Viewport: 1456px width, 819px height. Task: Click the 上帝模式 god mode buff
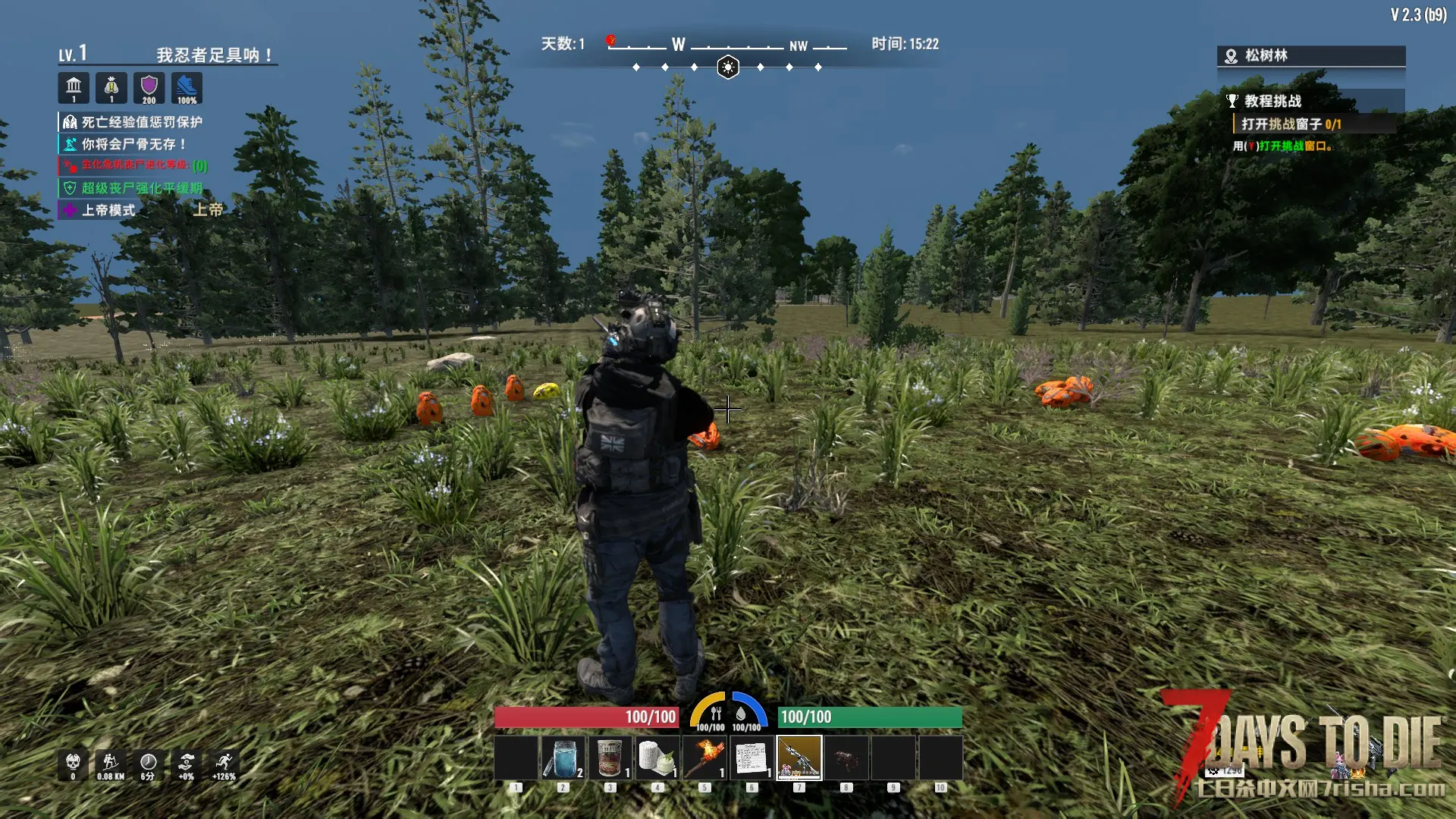tap(108, 210)
